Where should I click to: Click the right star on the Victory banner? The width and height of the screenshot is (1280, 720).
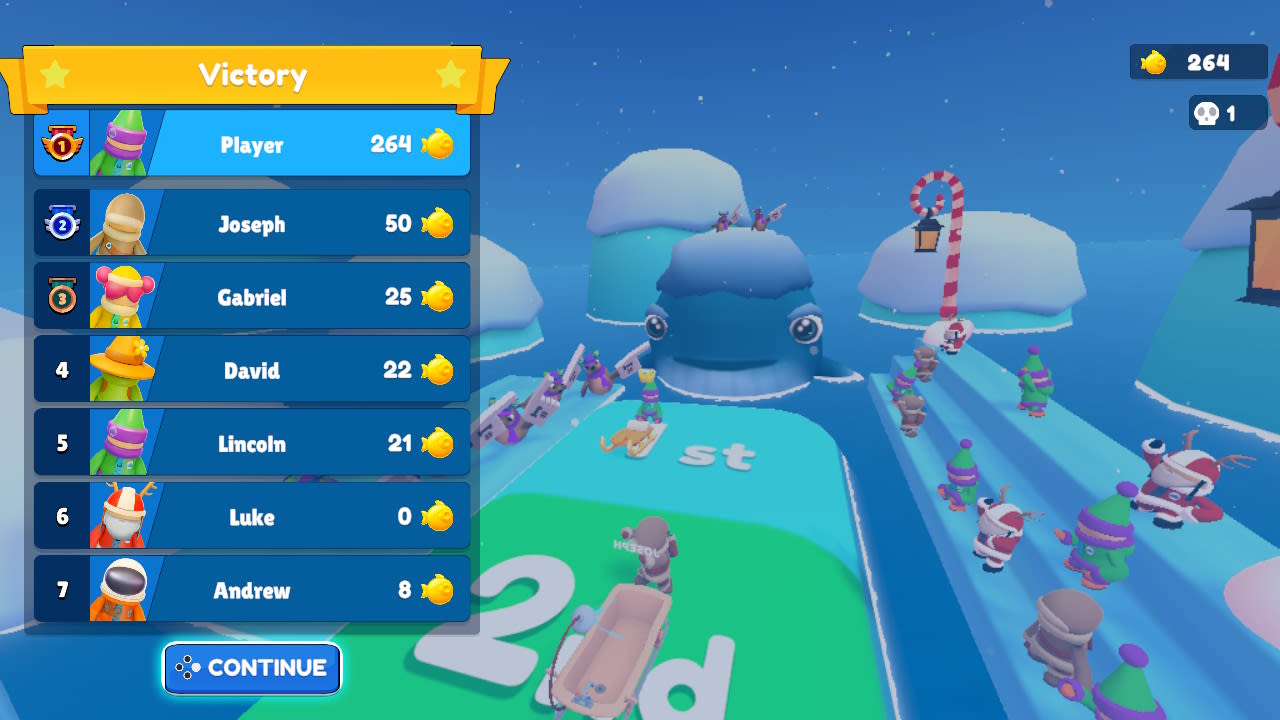[450, 74]
